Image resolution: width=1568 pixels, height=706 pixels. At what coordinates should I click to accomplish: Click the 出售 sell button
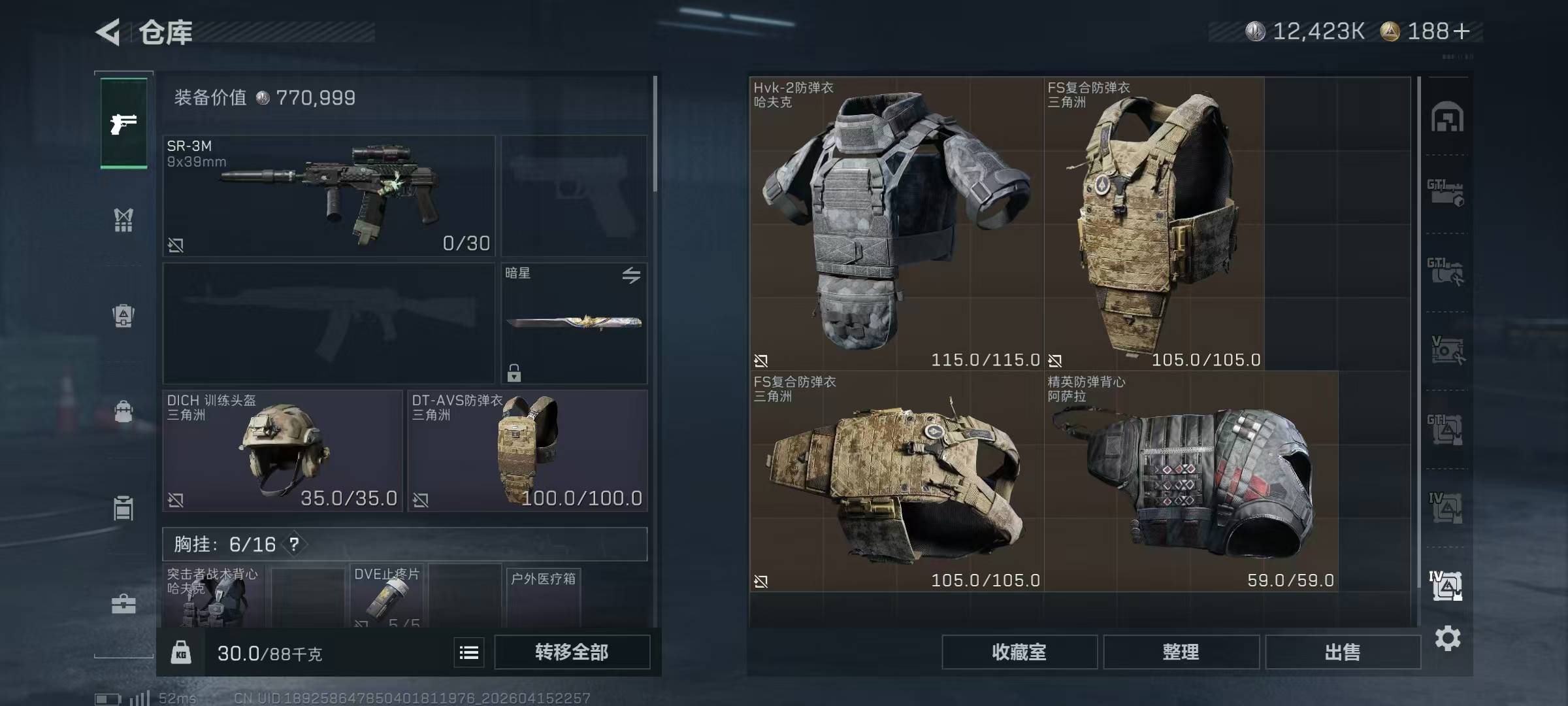[1343, 652]
